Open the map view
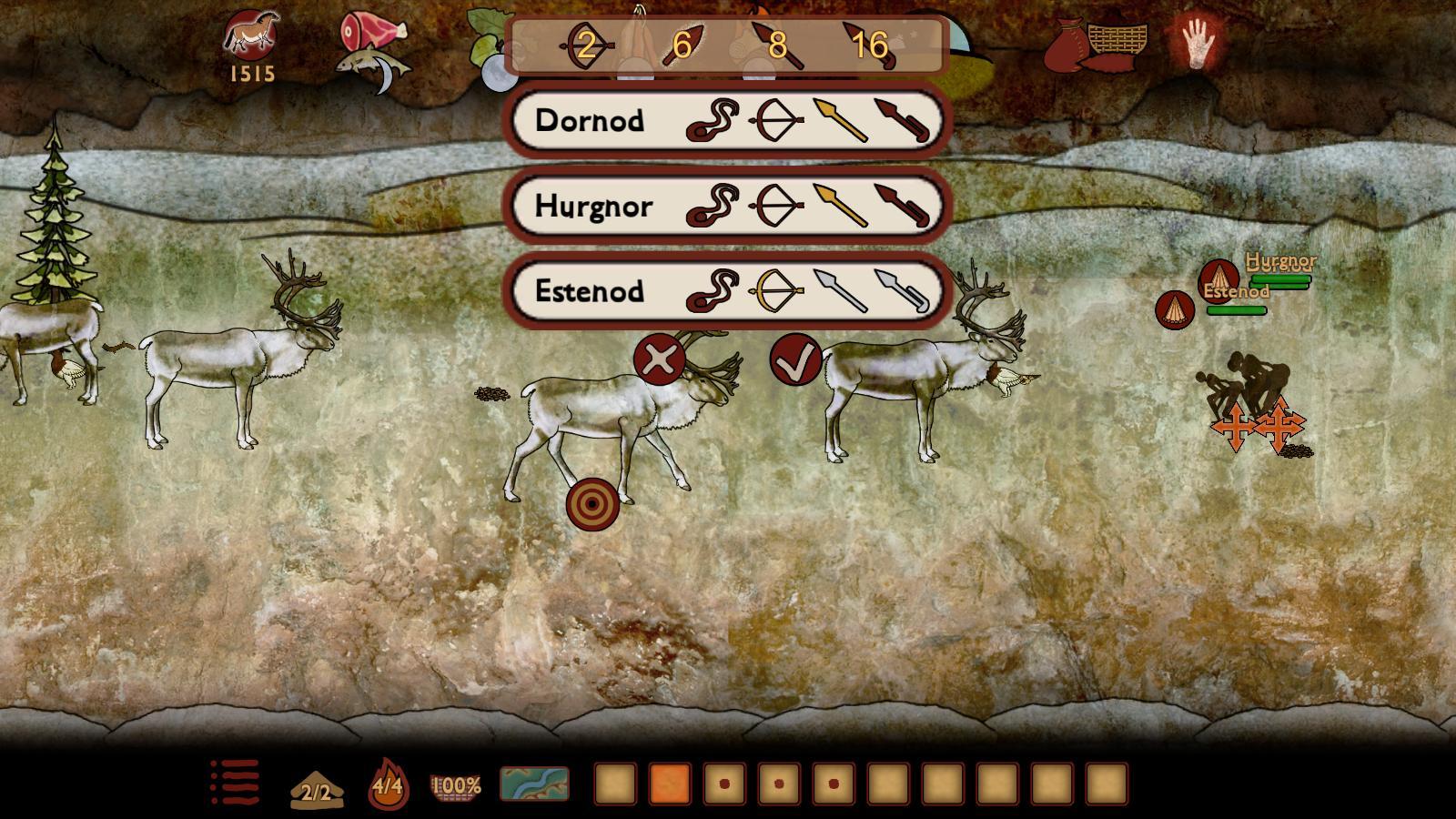Image resolution: width=1456 pixels, height=819 pixels. [533, 784]
